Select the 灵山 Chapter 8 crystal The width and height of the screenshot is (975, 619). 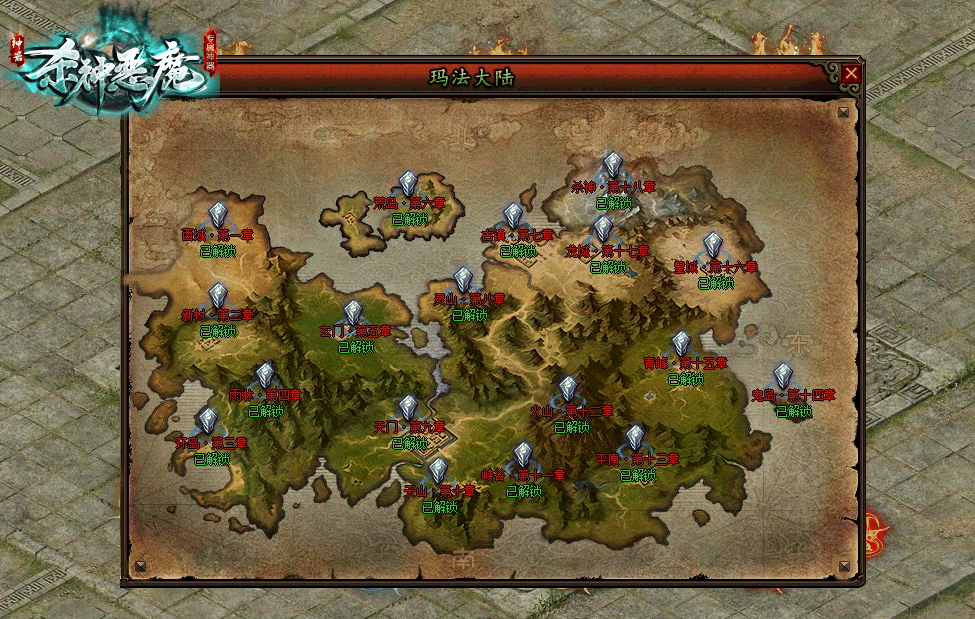463,280
